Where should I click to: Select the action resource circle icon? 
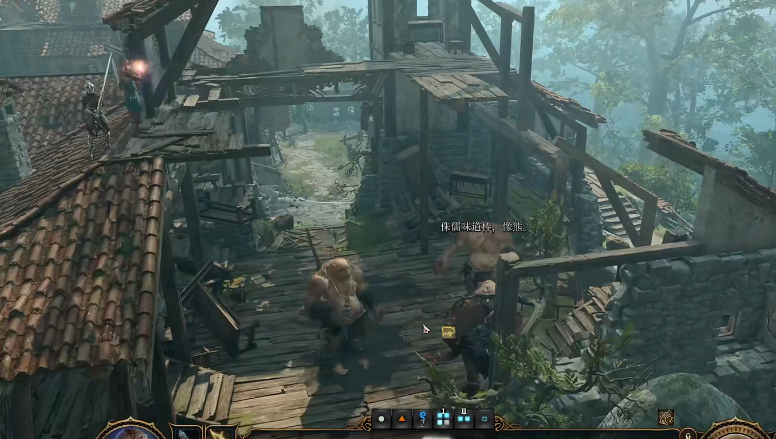[x=382, y=419]
